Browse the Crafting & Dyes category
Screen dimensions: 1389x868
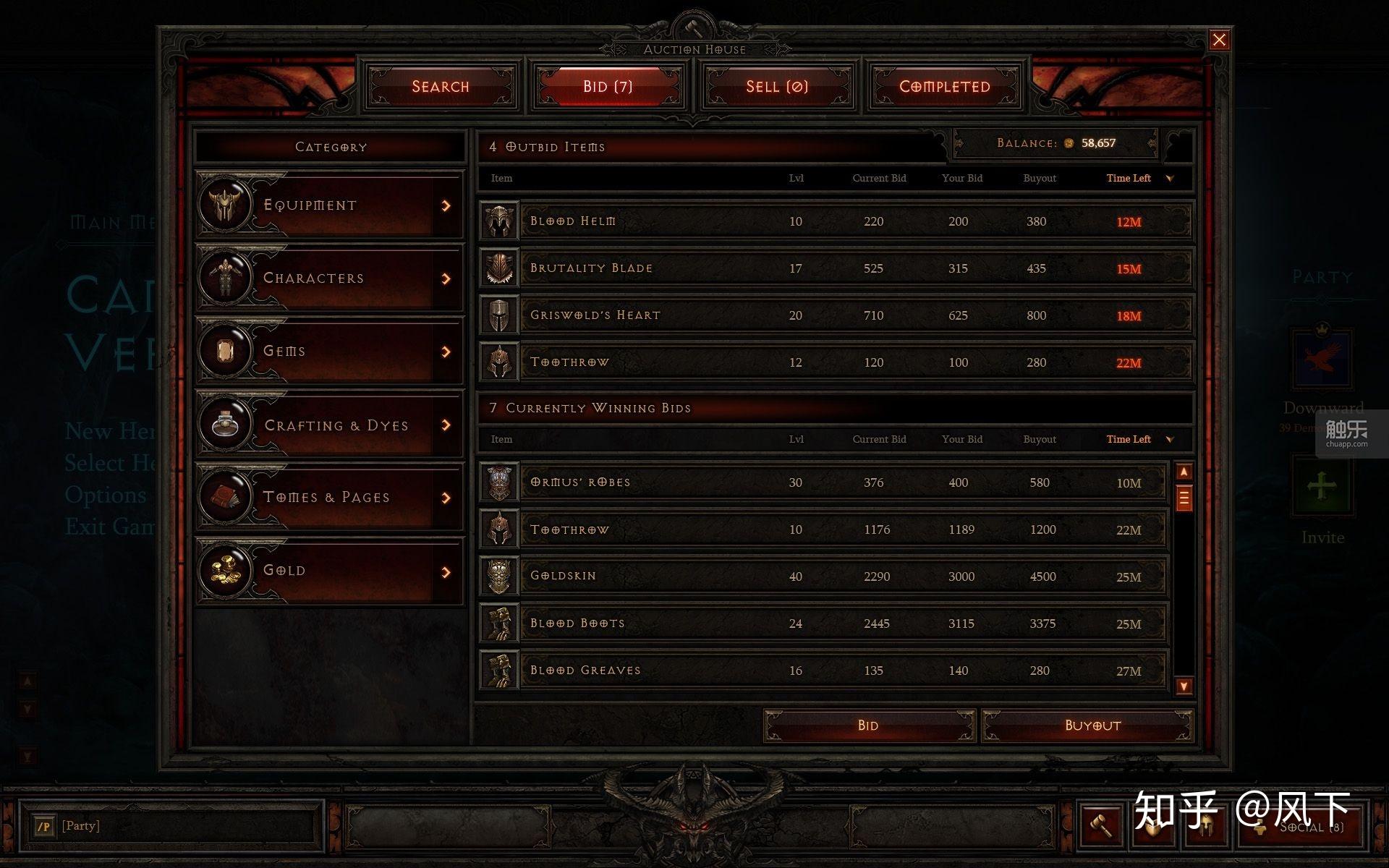[x=329, y=425]
